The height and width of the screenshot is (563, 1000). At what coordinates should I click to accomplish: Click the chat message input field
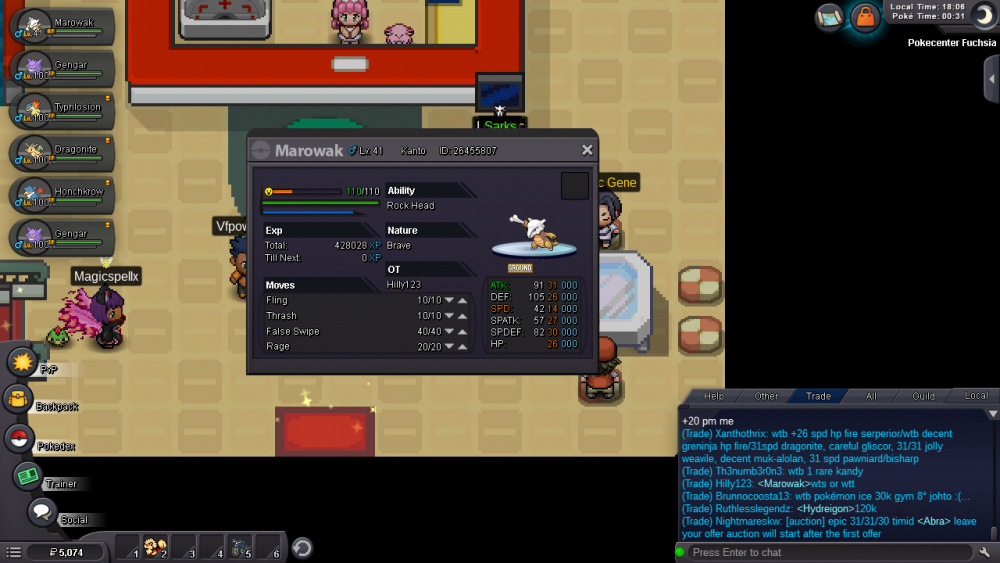[x=825, y=552]
